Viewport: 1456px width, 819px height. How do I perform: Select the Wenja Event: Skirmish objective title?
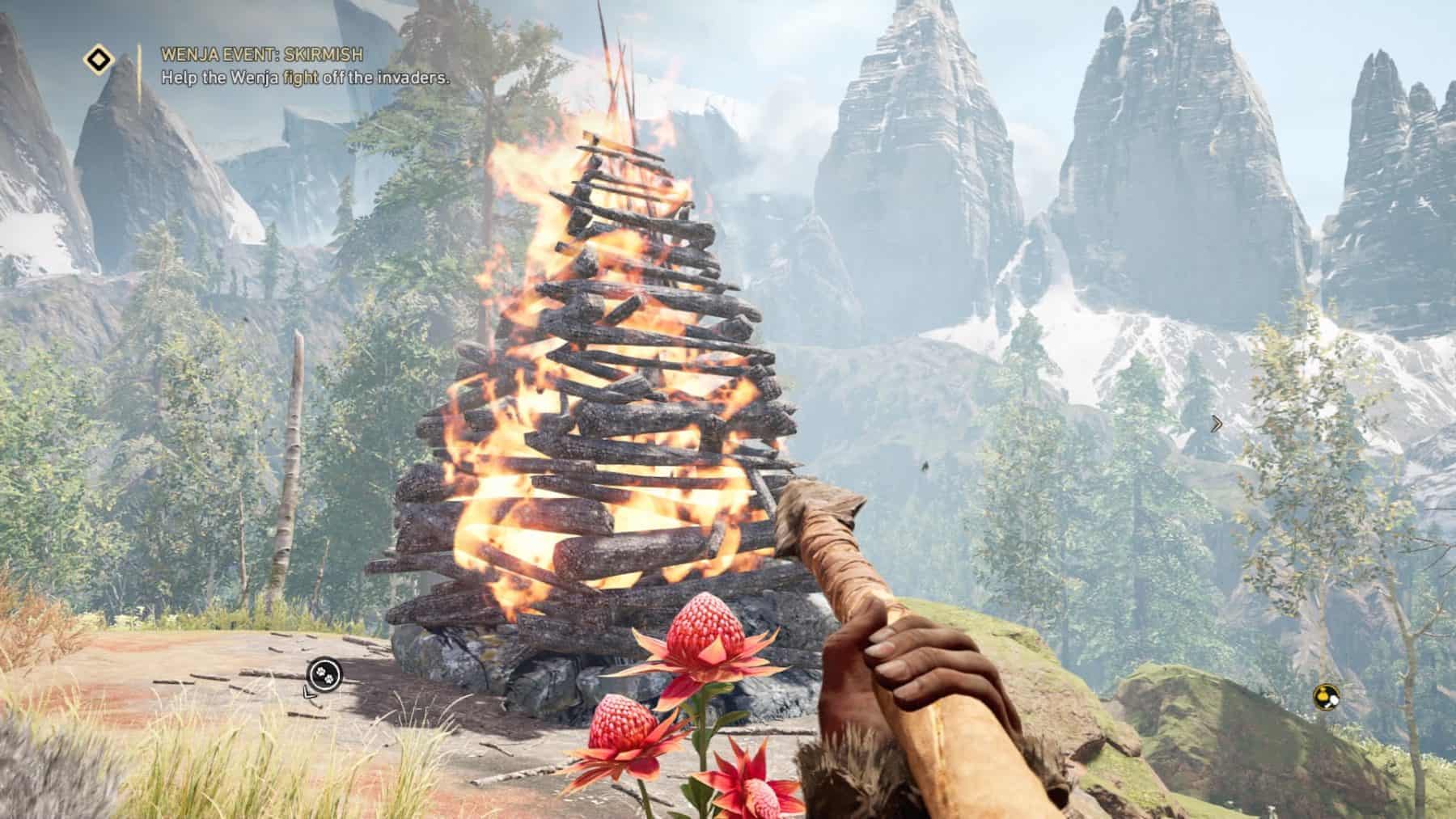pyautogui.click(x=261, y=55)
